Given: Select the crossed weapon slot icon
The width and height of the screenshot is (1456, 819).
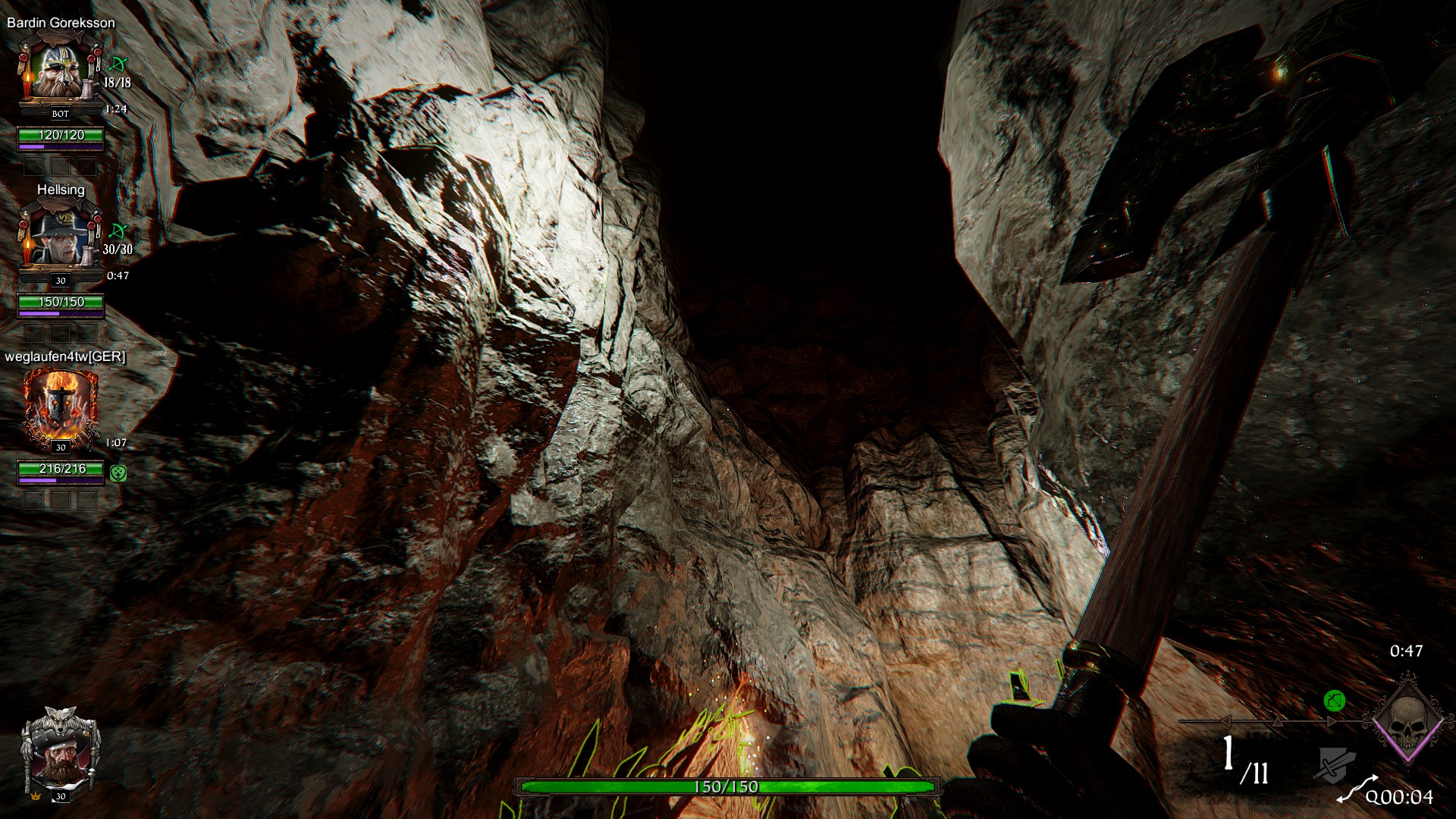Looking at the screenshot, I should (1334, 764).
